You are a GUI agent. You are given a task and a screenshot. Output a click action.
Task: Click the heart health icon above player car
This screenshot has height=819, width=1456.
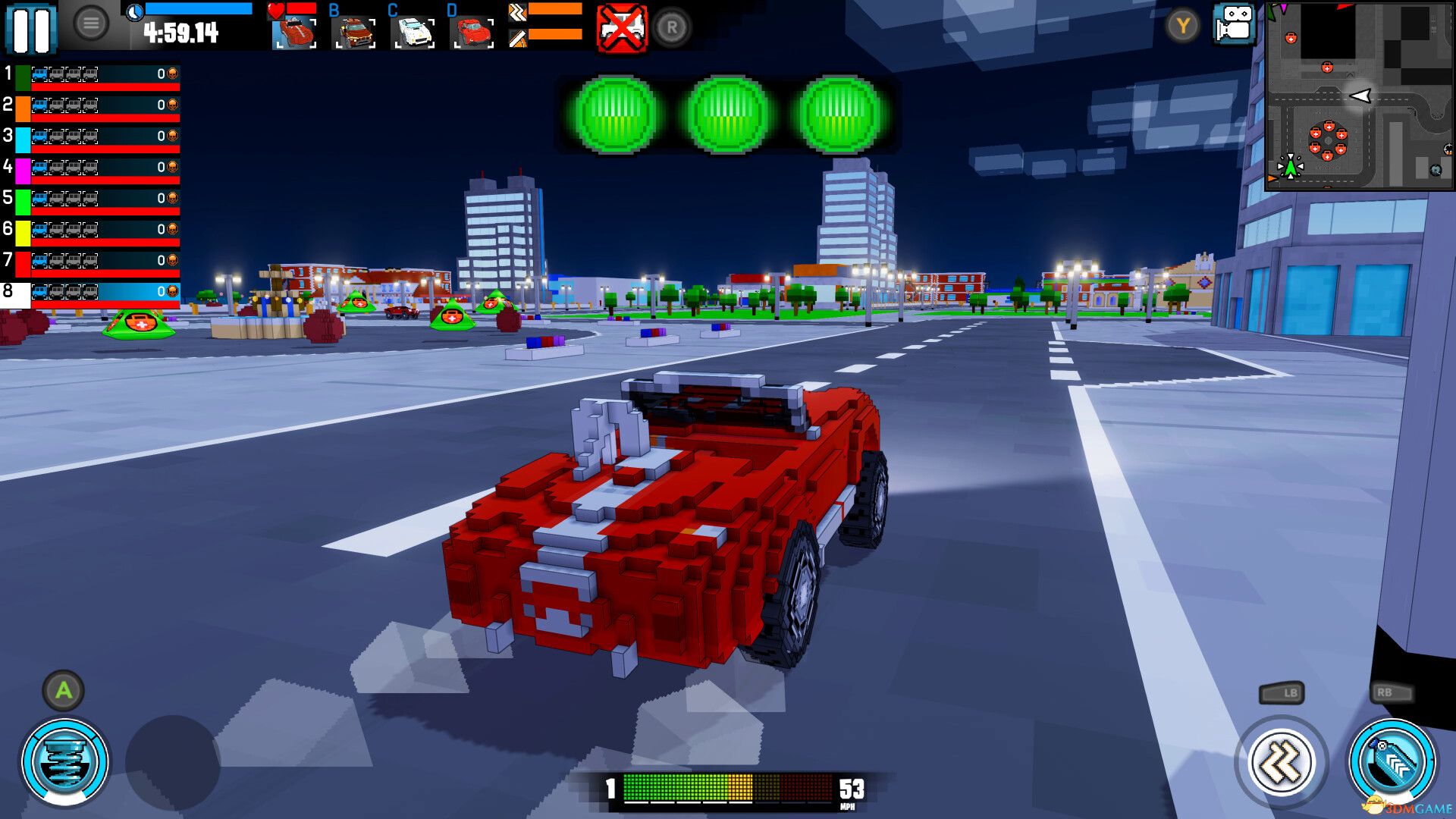275,11
